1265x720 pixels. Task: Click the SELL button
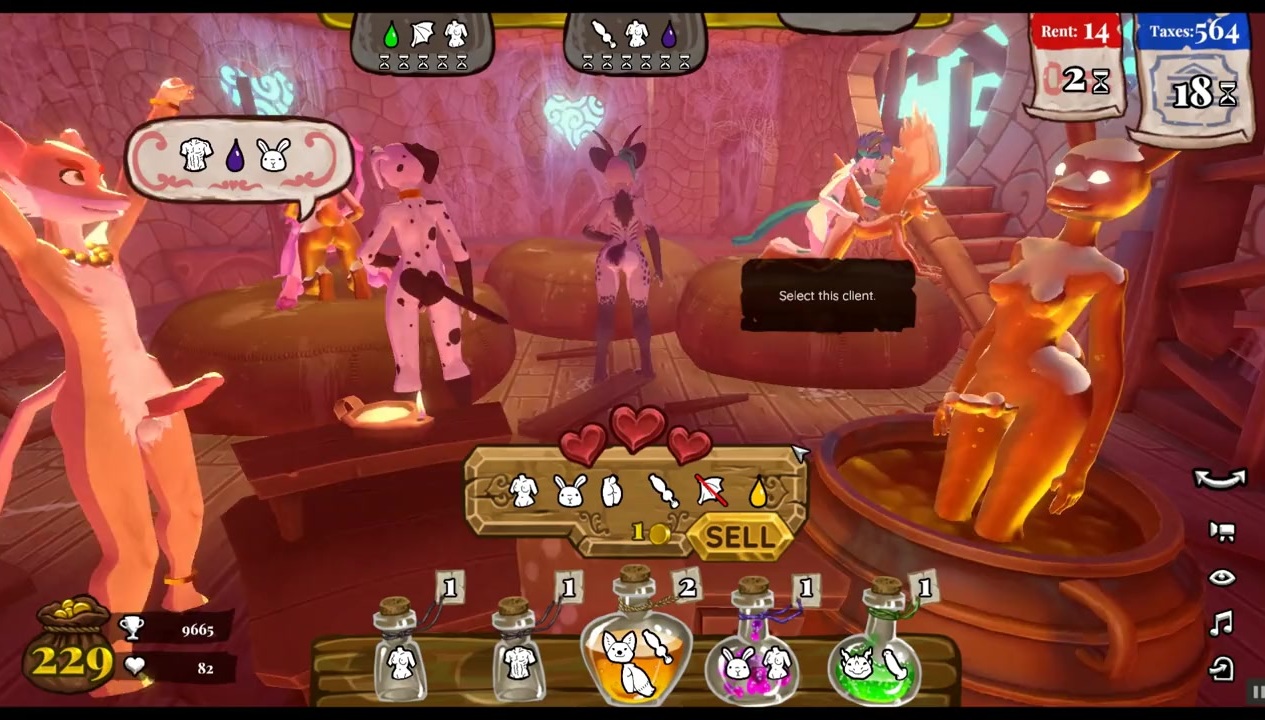(739, 537)
